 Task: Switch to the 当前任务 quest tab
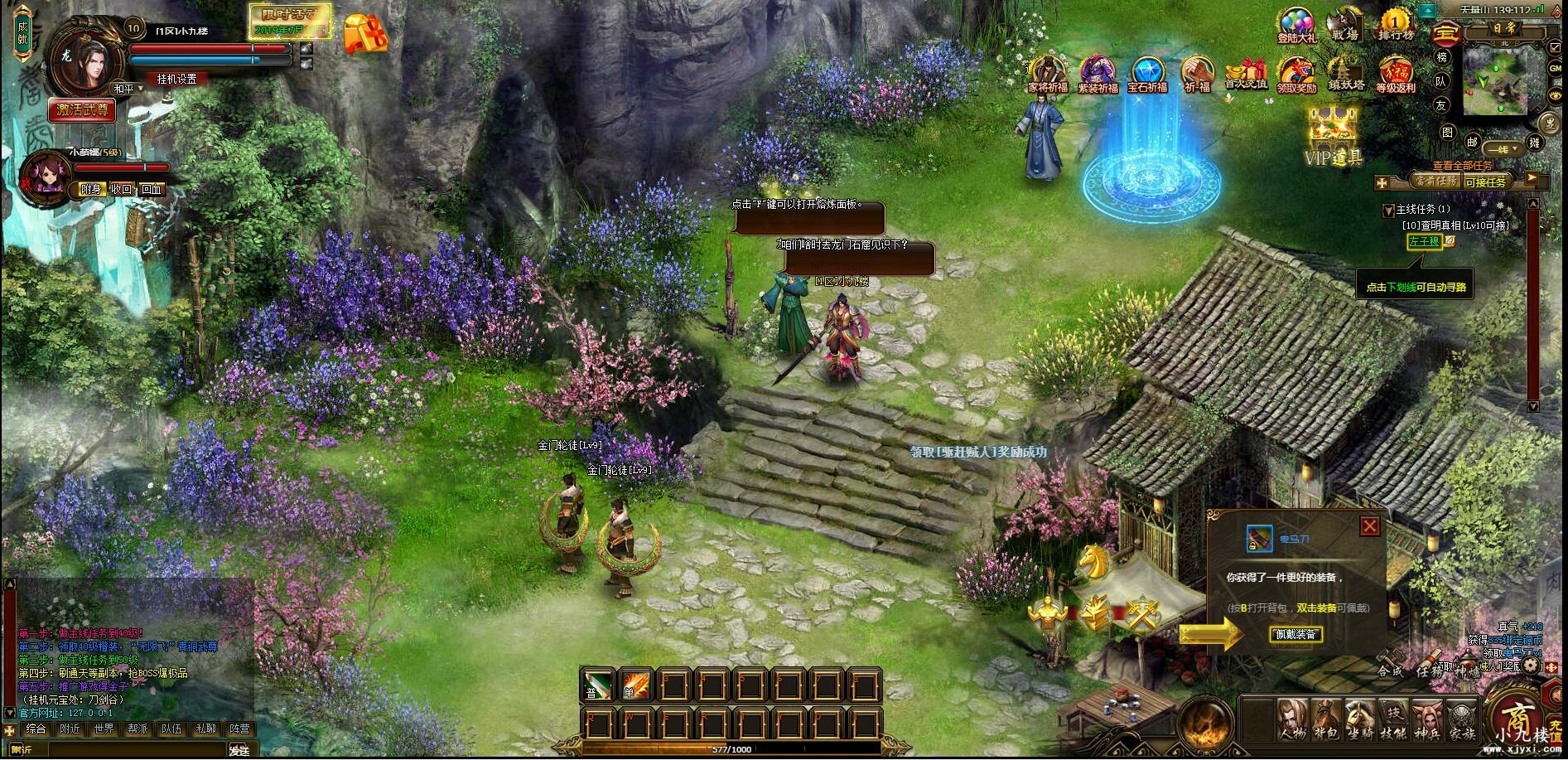[x=1435, y=181]
